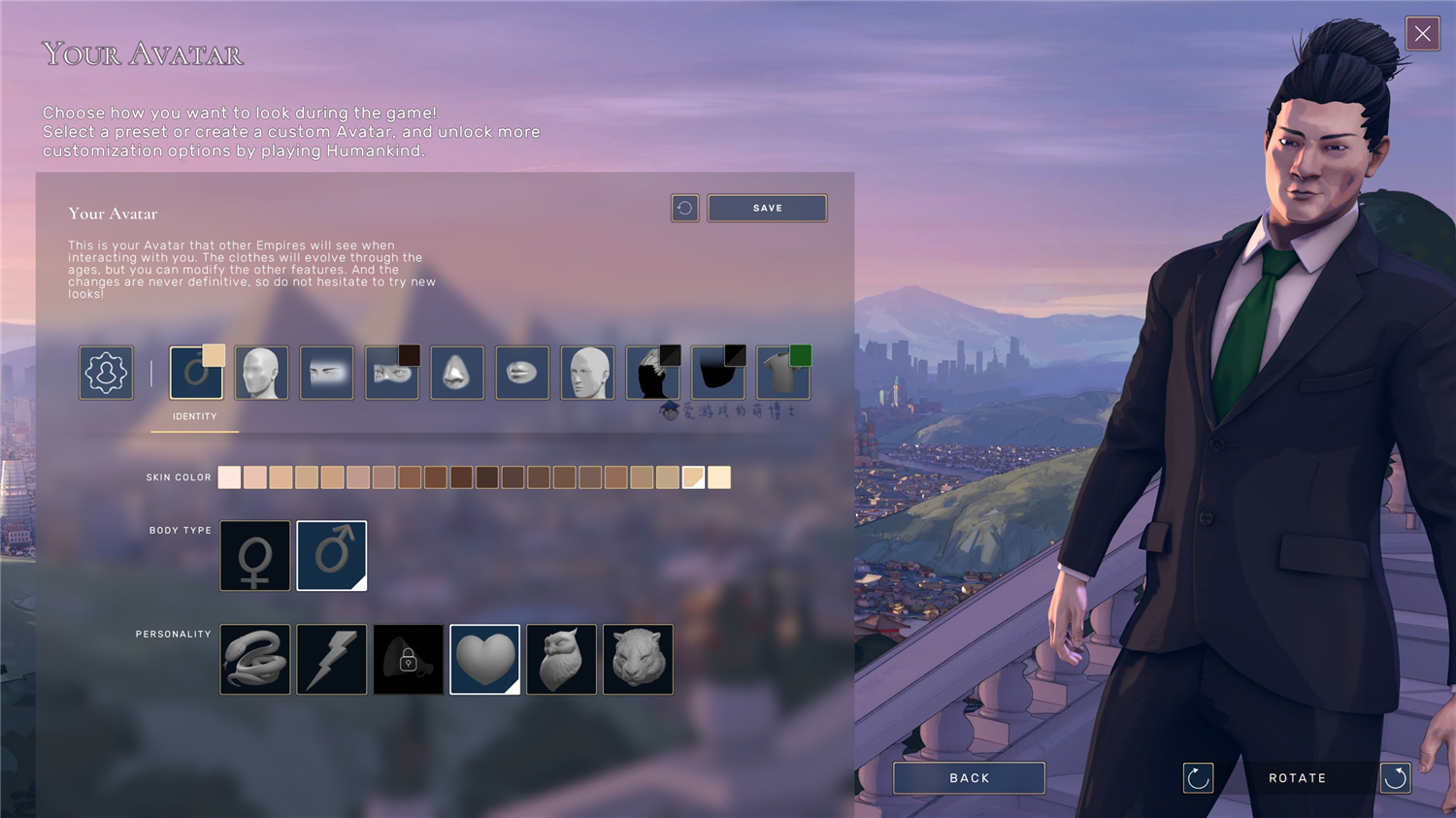The height and width of the screenshot is (818, 1456).
Task: Save the avatar
Action: point(767,209)
